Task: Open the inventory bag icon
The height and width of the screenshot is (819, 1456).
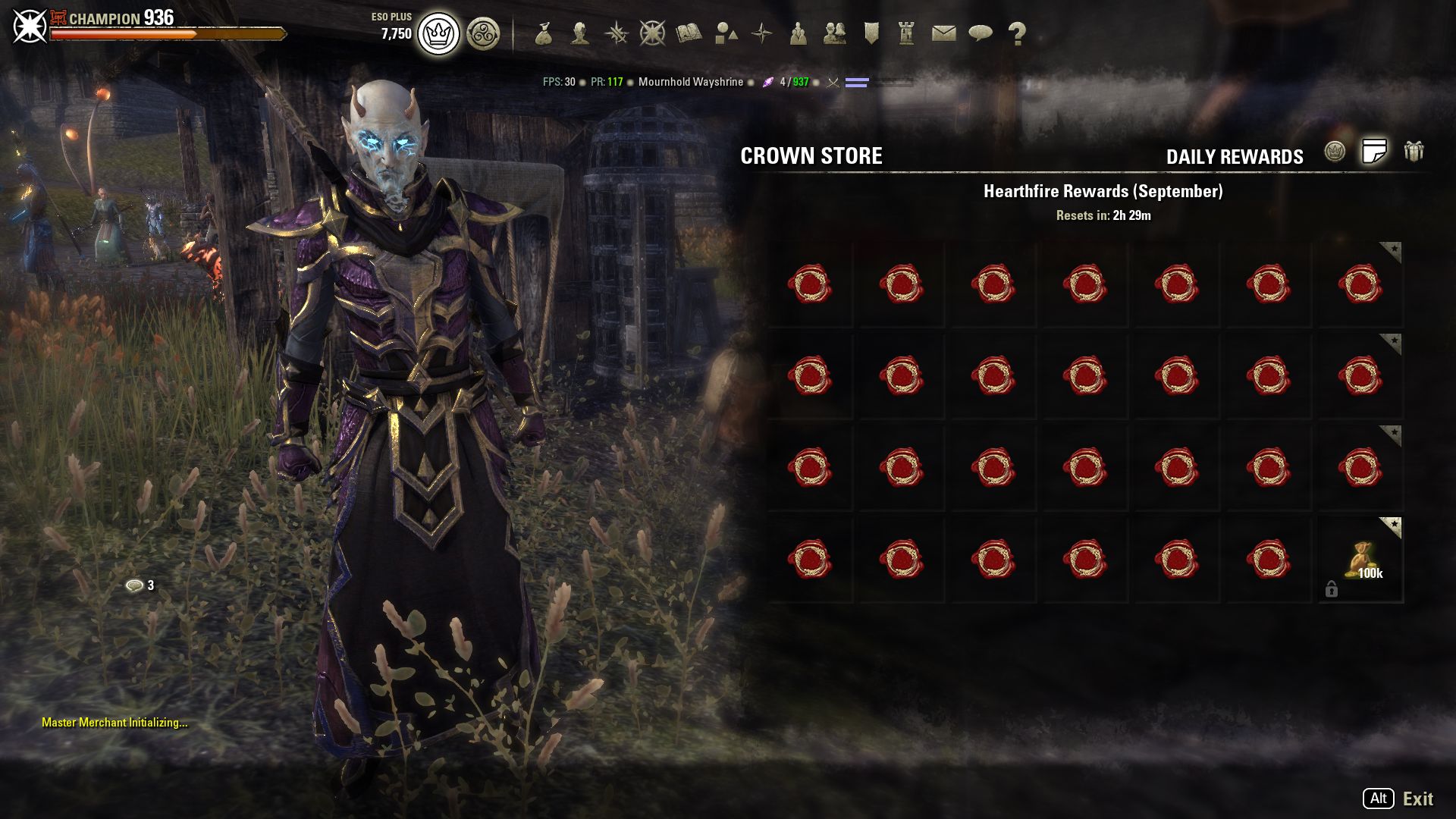Action: point(543,33)
